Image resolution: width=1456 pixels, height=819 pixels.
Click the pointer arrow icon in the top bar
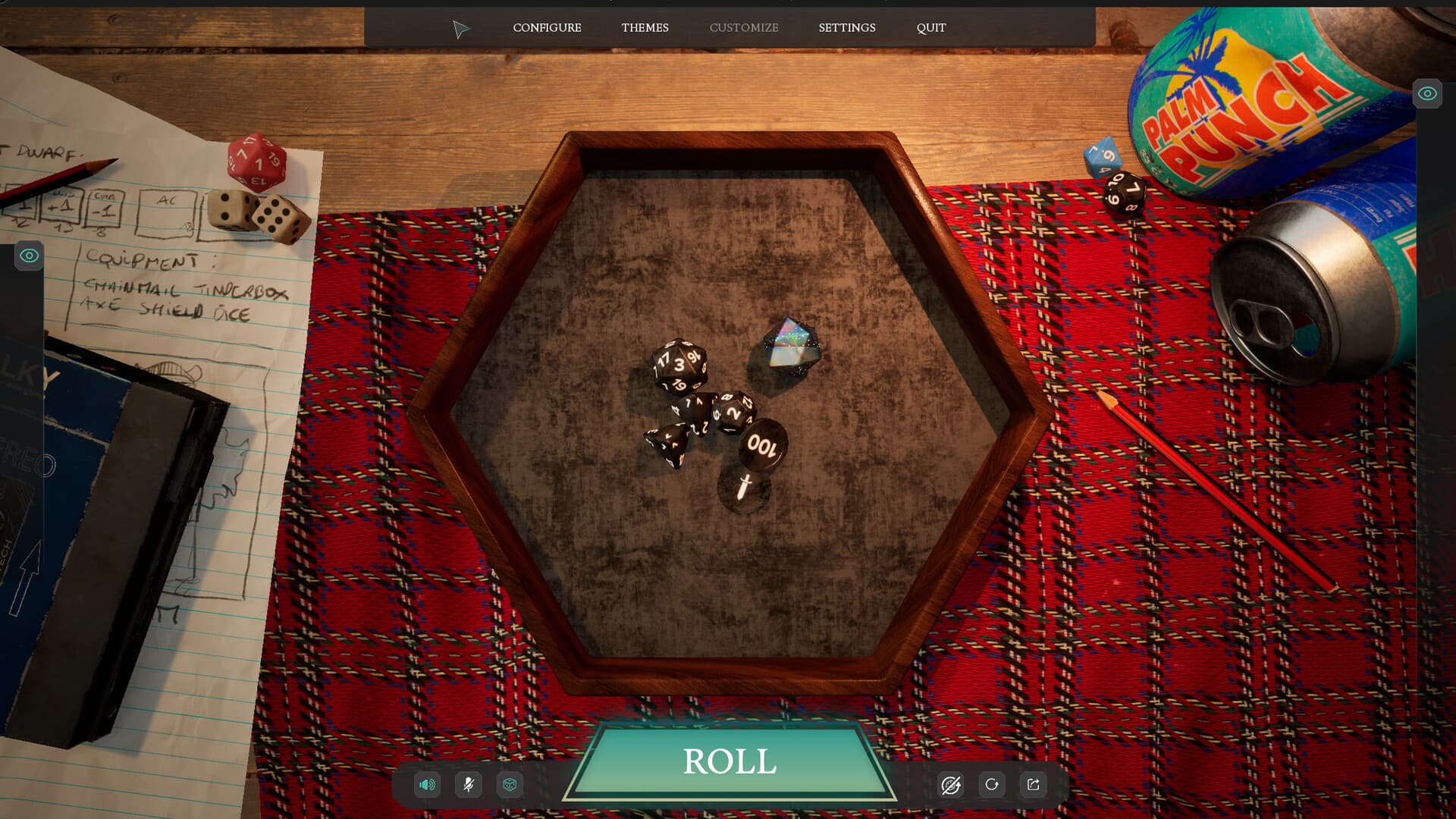[462, 28]
